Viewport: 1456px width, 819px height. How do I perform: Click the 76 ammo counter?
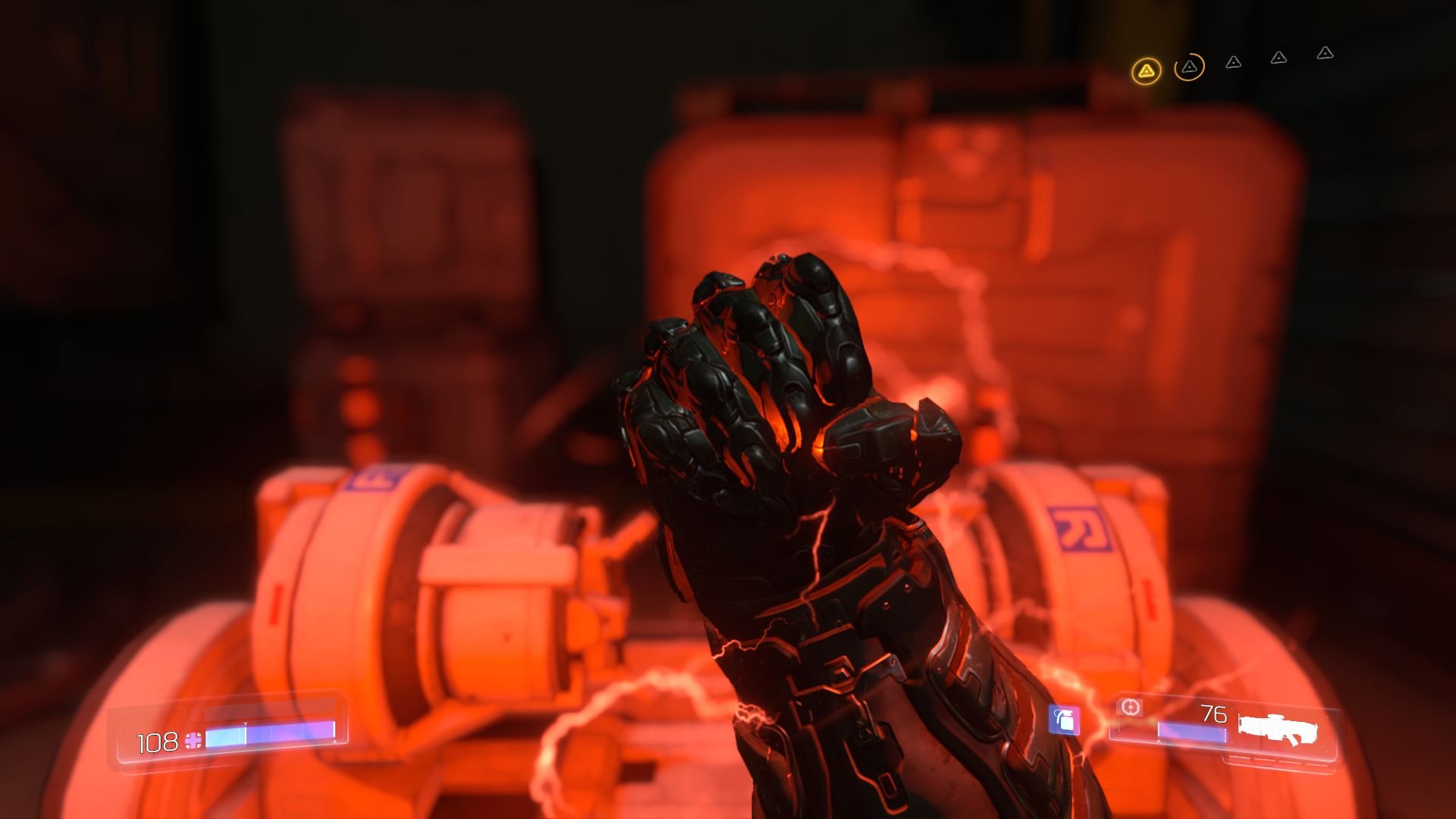[1214, 712]
